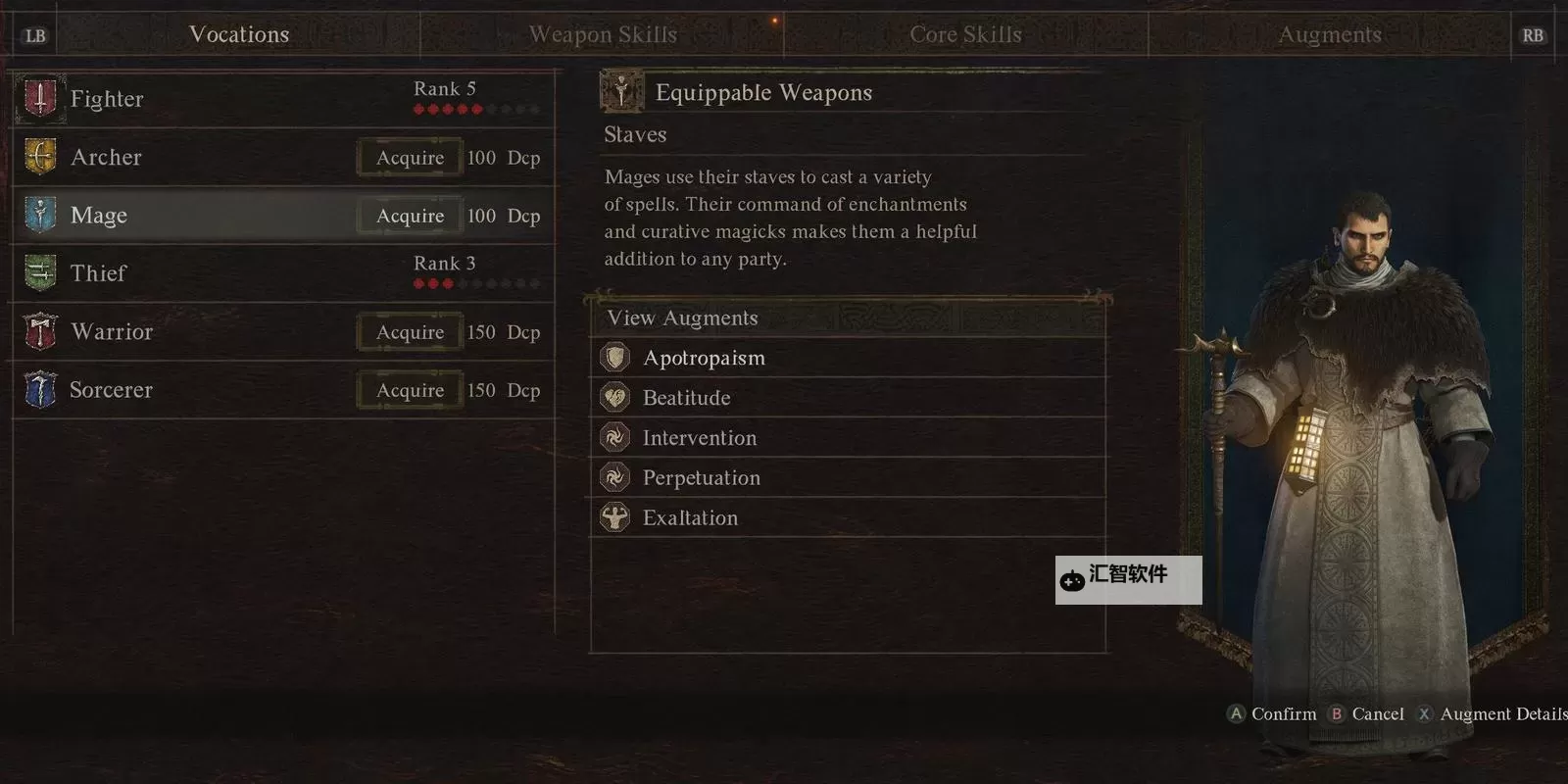Open the Augments tab
The width and height of the screenshot is (1568, 784).
(1329, 35)
